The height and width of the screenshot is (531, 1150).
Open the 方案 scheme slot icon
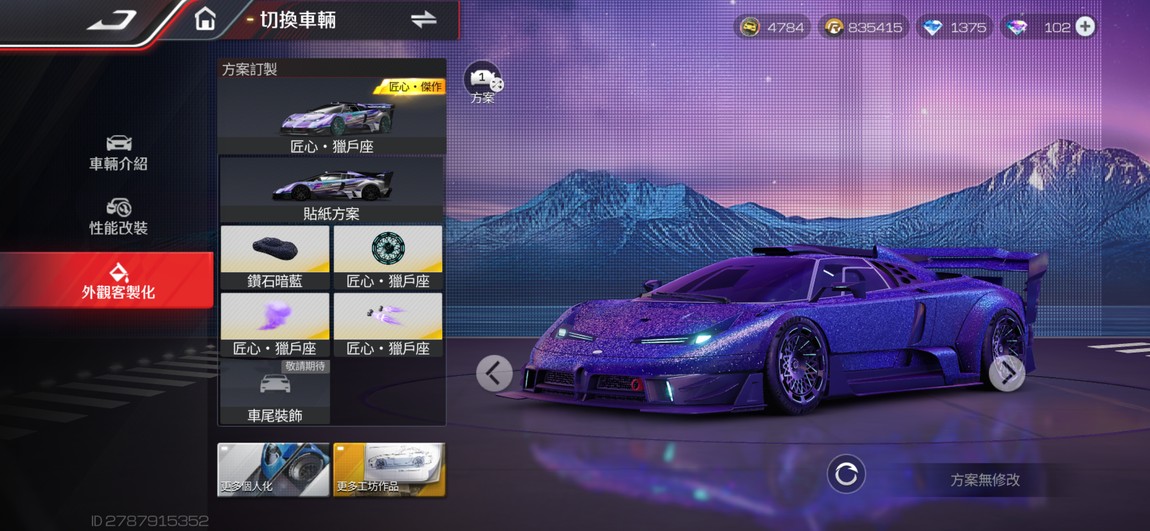click(483, 82)
